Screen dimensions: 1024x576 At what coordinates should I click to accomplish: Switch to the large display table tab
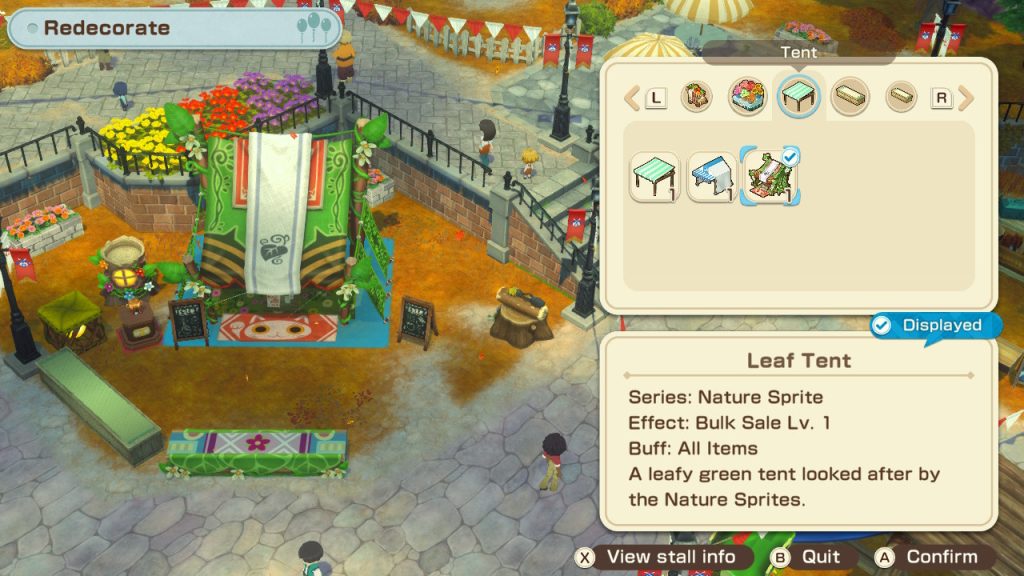pos(850,97)
